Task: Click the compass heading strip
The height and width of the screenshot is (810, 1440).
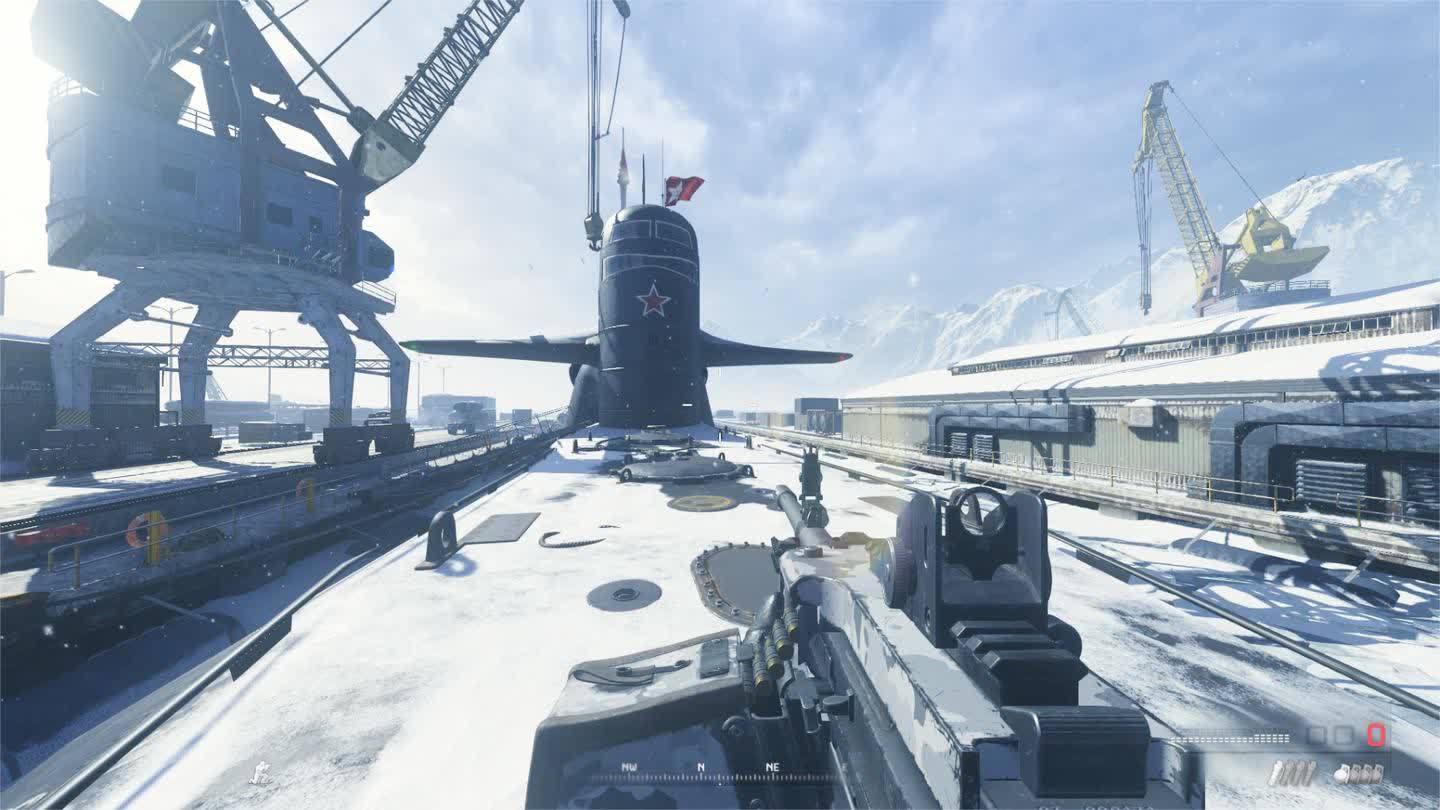Action: click(700, 772)
